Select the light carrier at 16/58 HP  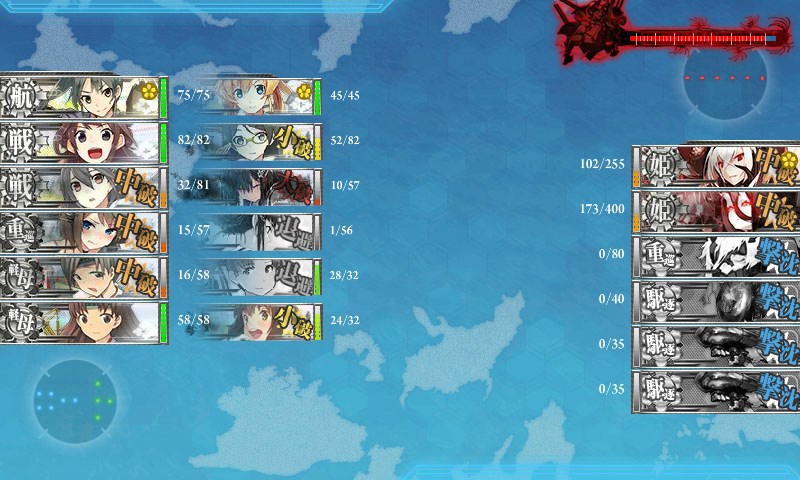point(82,277)
